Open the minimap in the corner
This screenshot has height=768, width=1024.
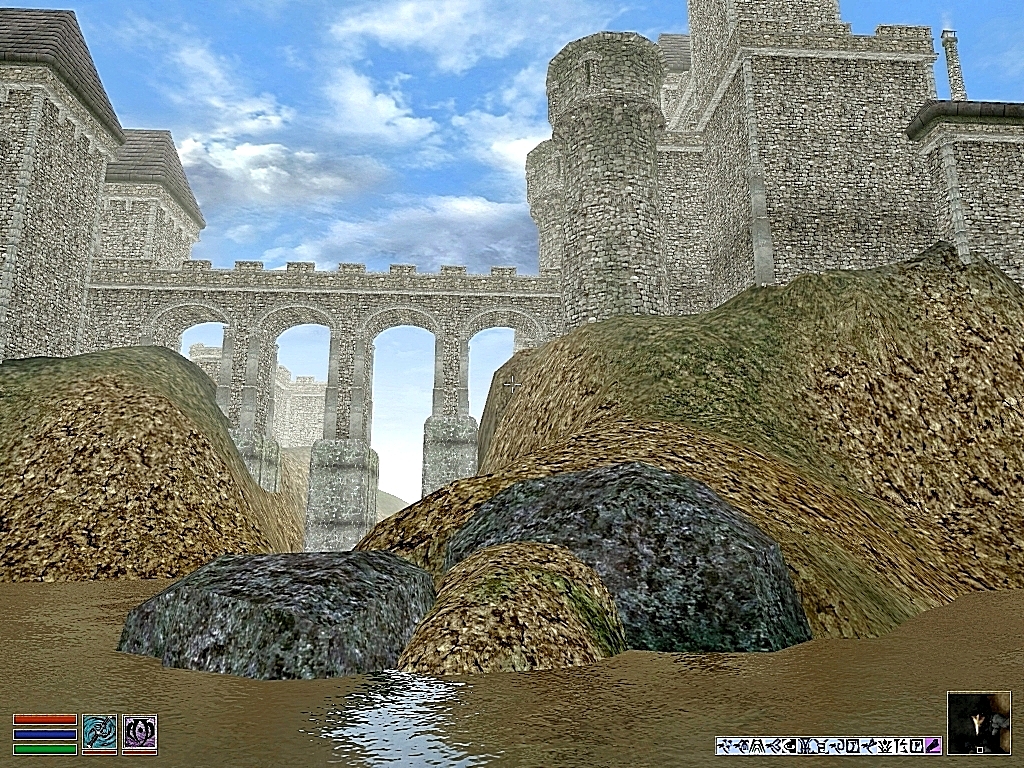click(x=978, y=722)
